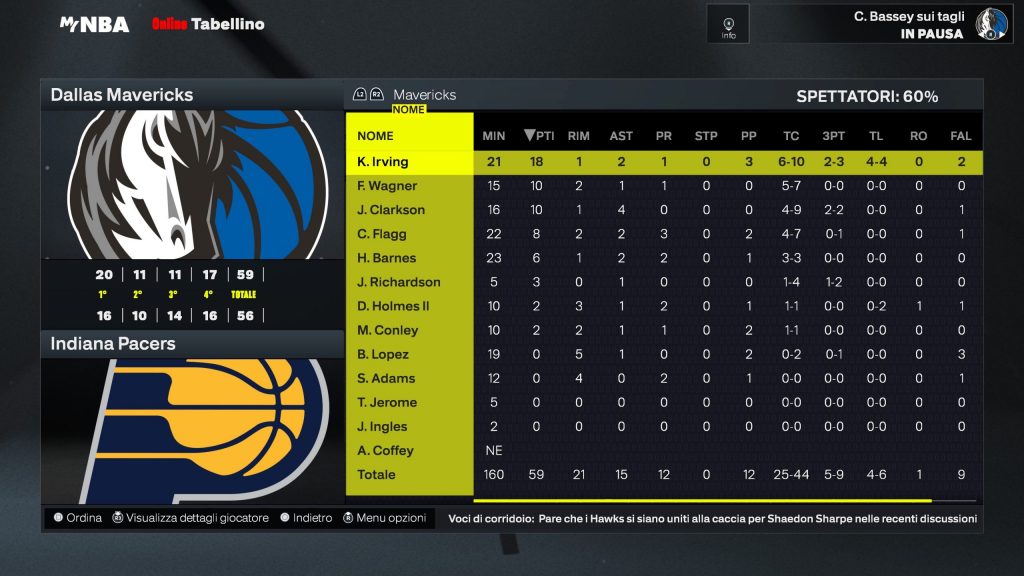Select T. Jerome's row
The width and height of the screenshot is (1024, 576).
coord(387,402)
